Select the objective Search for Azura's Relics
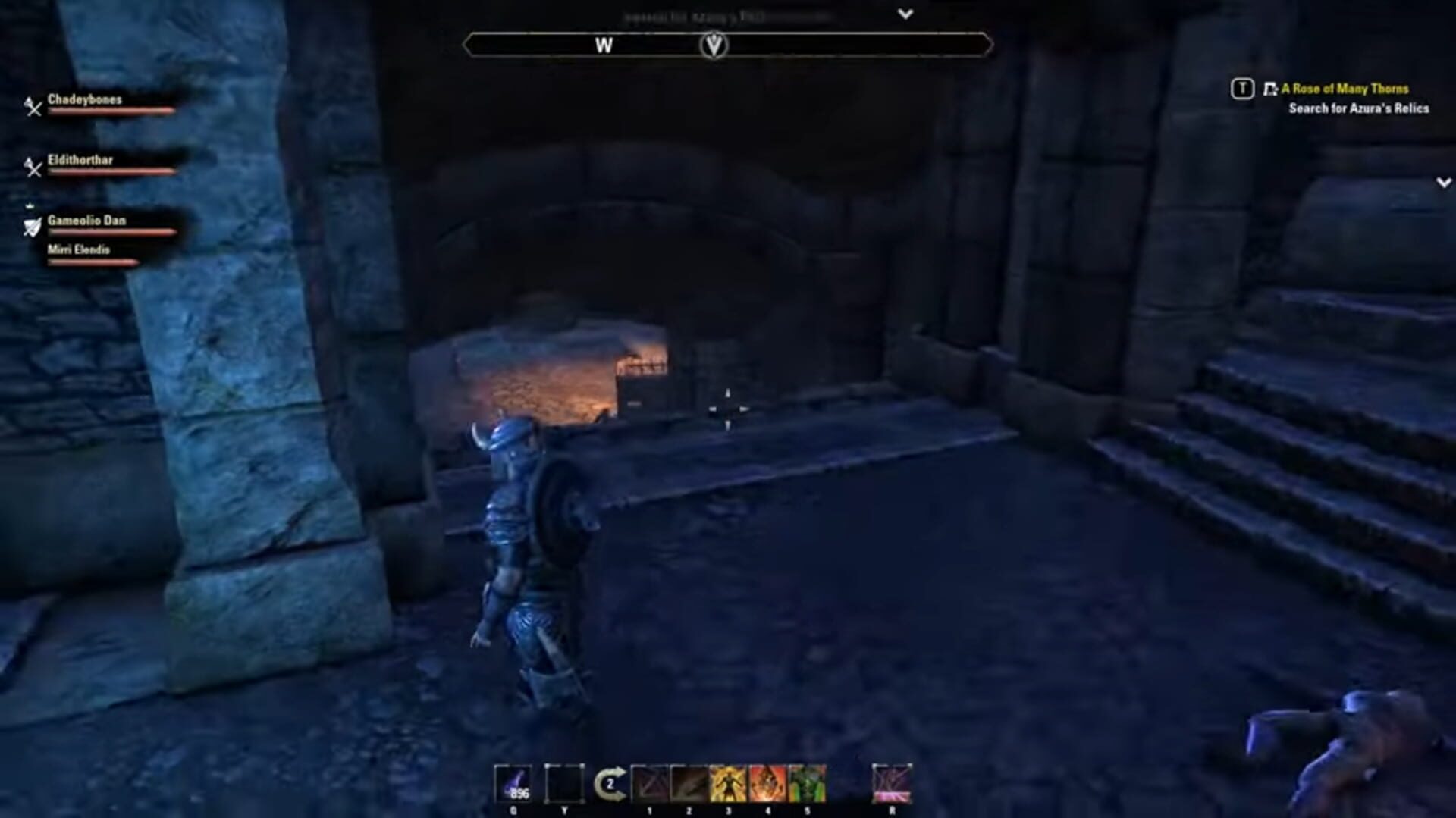The image size is (1456, 818). pos(1357,109)
